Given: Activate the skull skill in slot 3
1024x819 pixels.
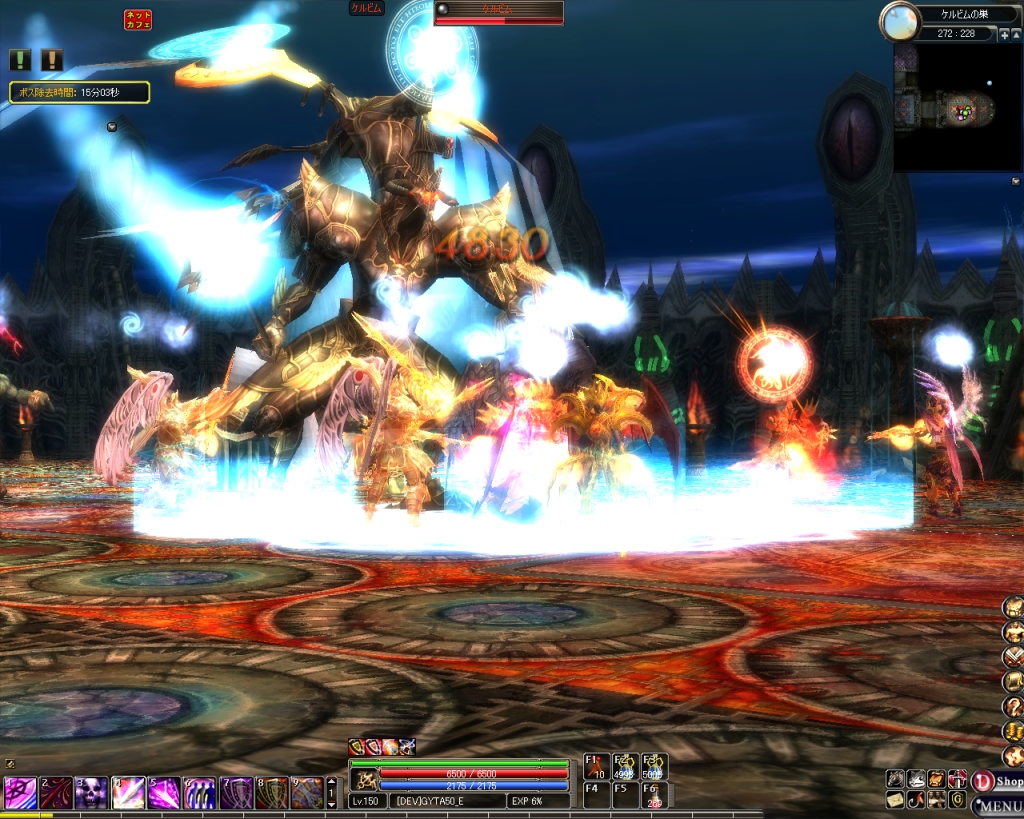Looking at the screenshot, I should pos(91,793).
